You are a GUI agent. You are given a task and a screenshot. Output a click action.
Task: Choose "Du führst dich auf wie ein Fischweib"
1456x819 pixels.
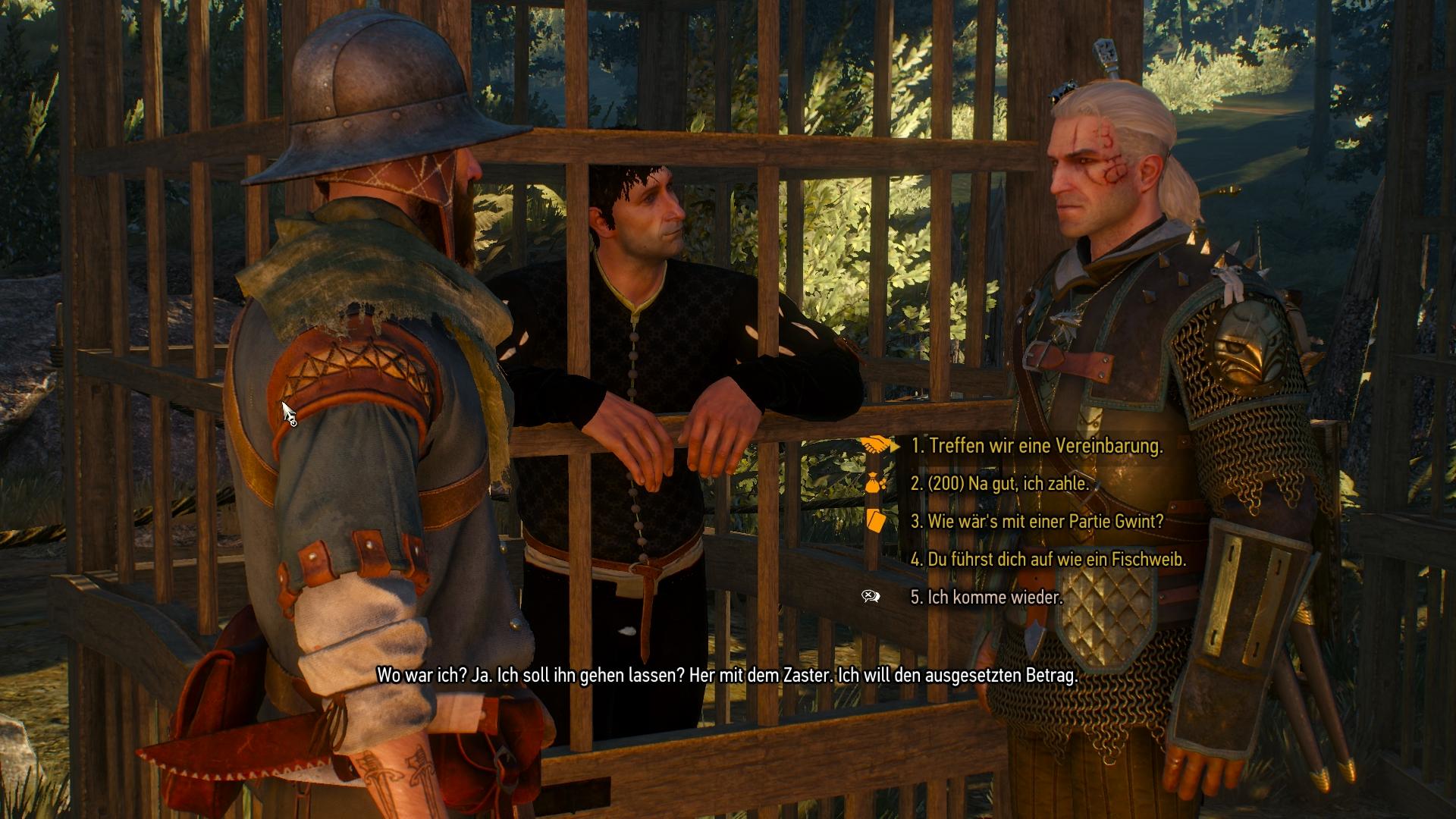(x=1047, y=560)
